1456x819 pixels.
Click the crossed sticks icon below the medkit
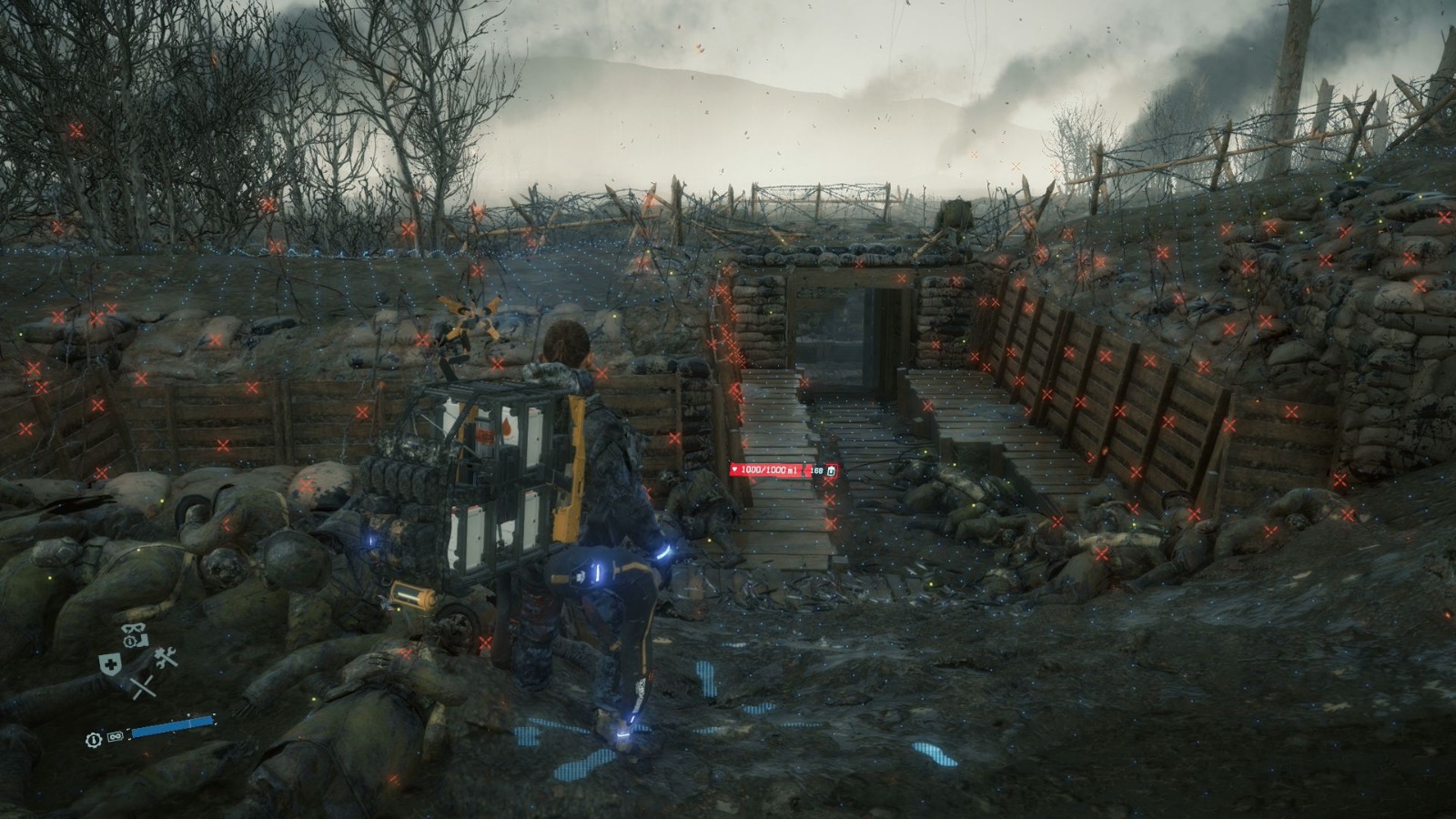tap(143, 686)
